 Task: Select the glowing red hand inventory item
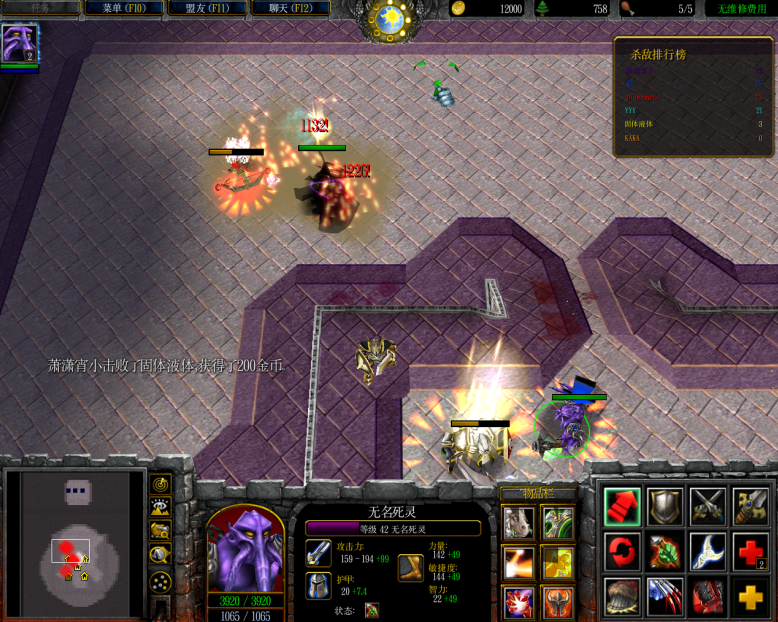point(519,603)
